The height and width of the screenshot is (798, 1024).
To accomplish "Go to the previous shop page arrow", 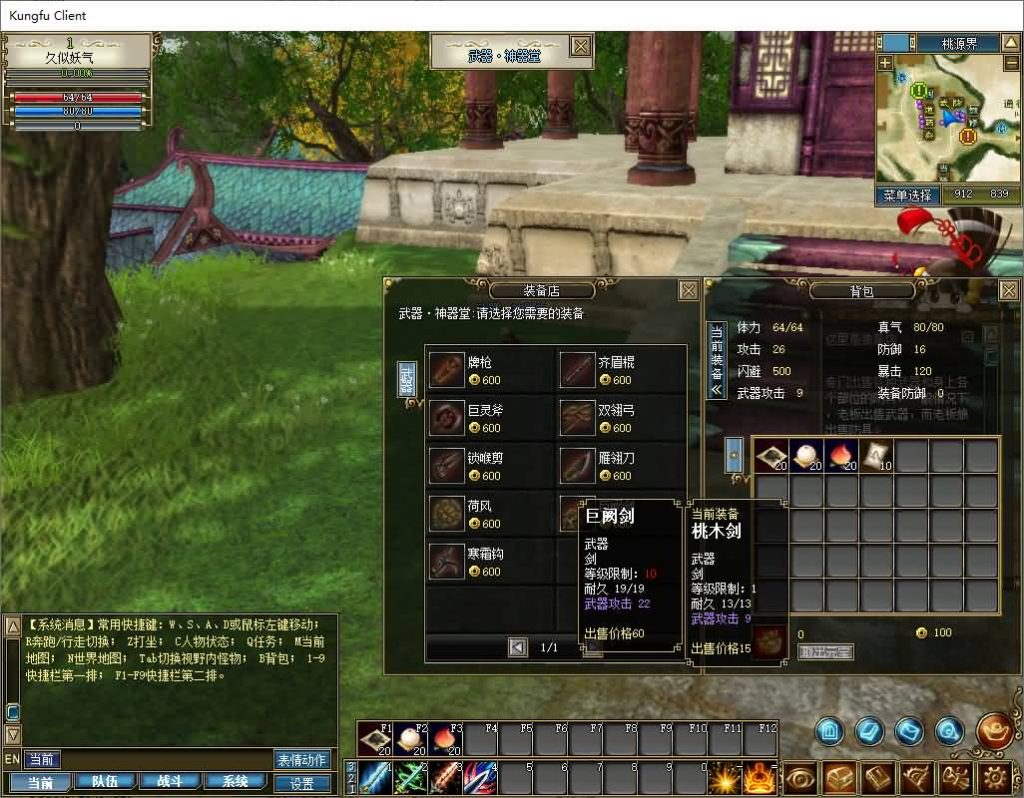I will (517, 647).
